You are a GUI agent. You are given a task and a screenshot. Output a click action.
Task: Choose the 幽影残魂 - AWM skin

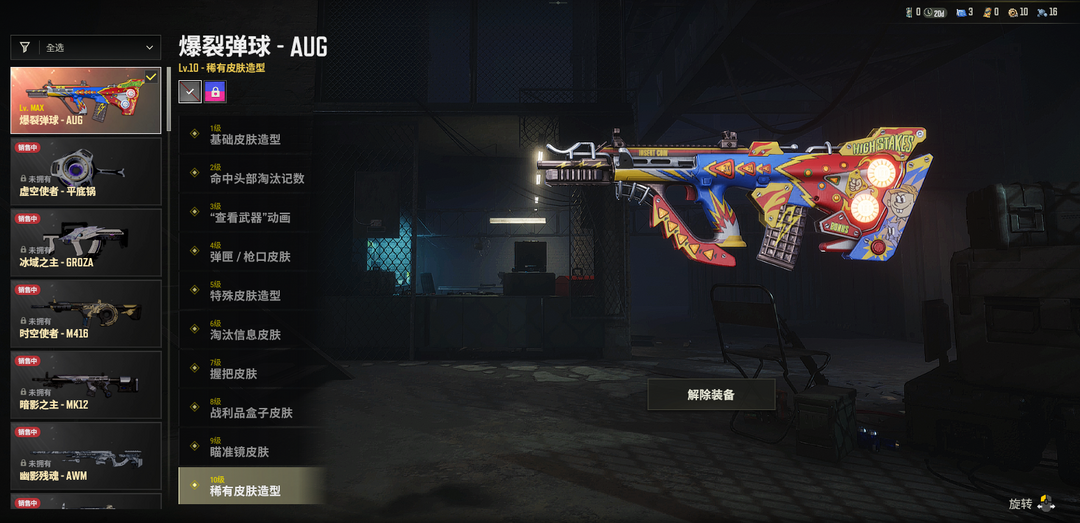pos(85,455)
